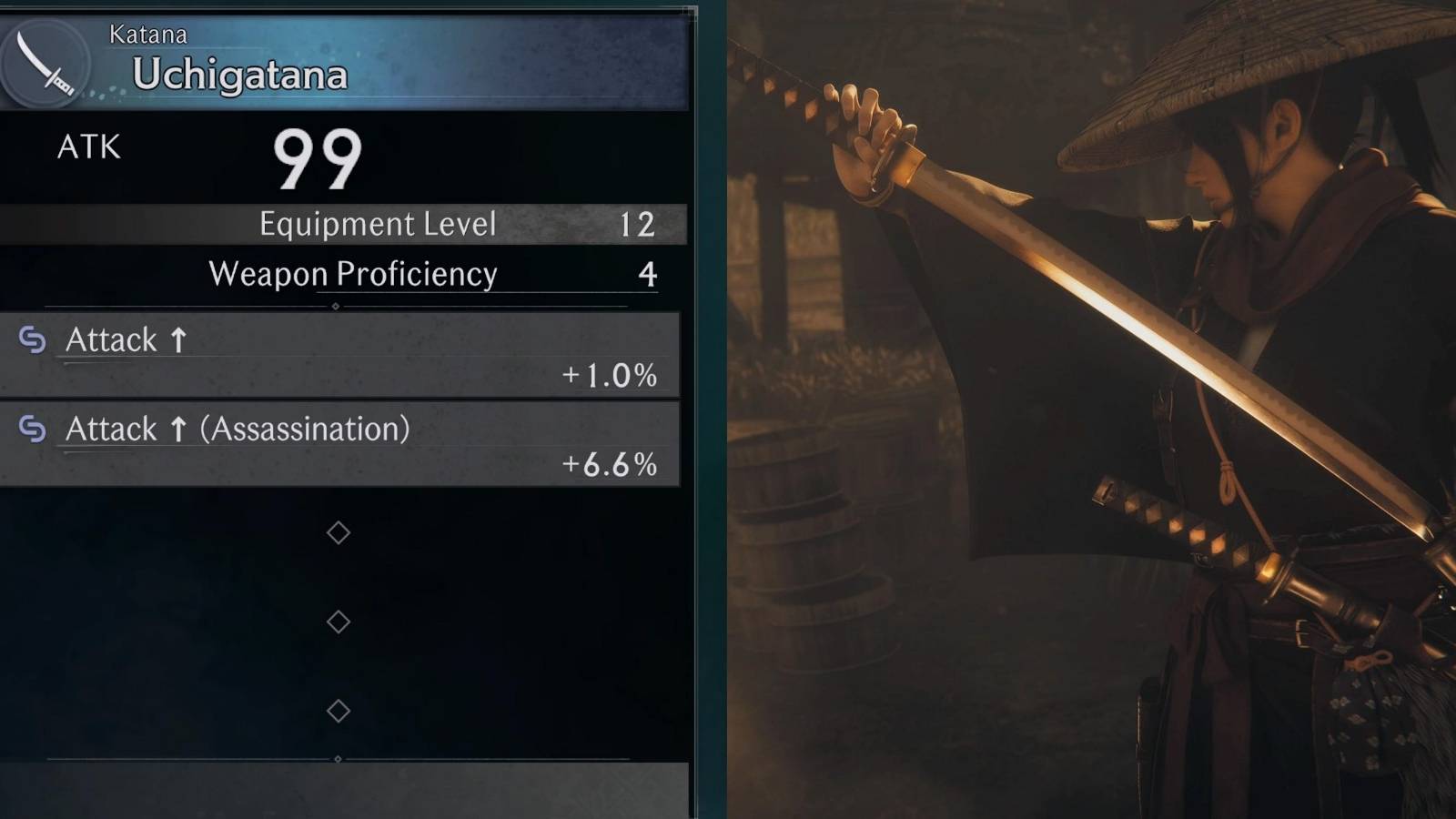Select the Uchigatana title banner

241,75
